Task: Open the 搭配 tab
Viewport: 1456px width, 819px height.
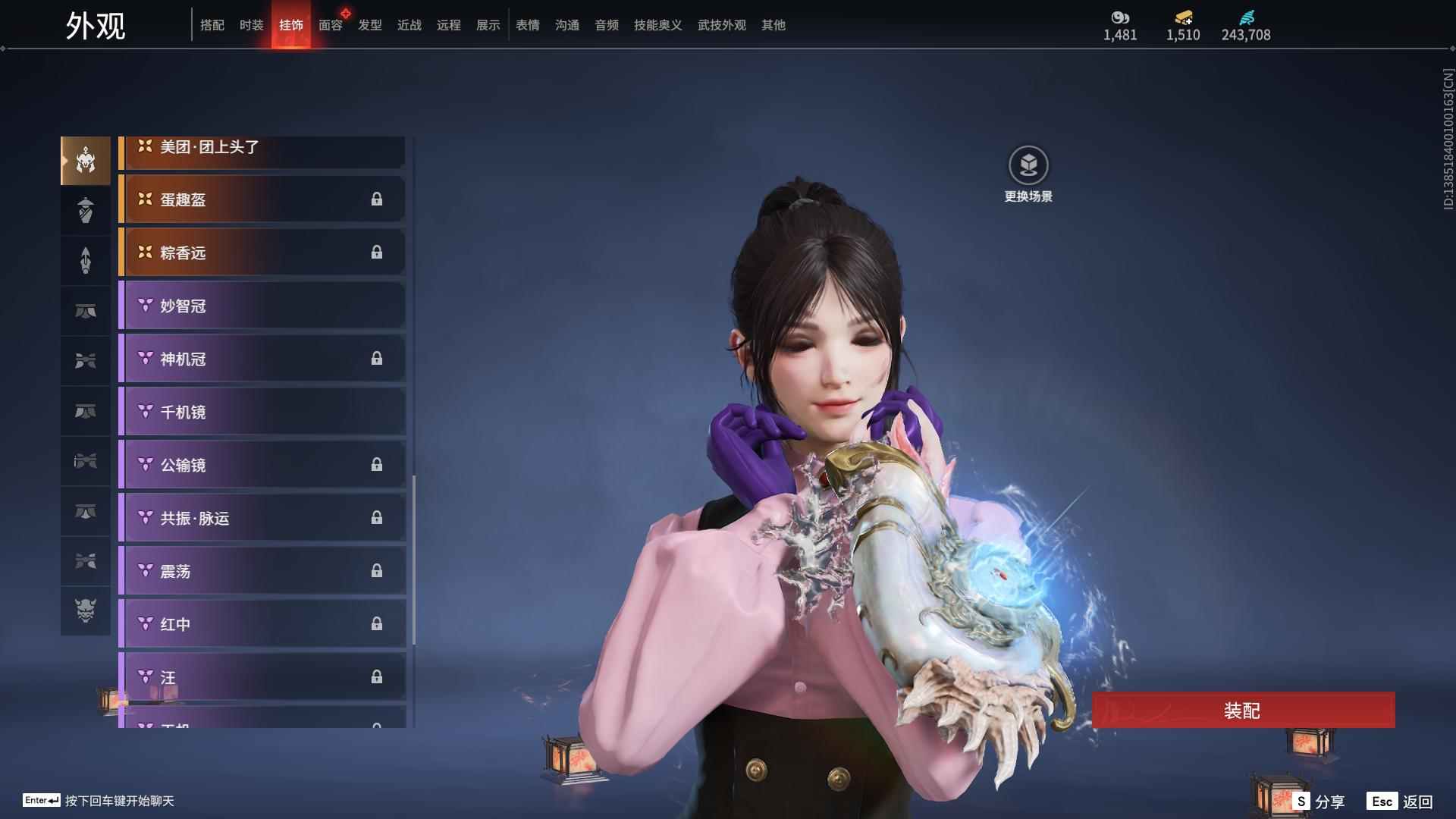Action: pos(212,25)
